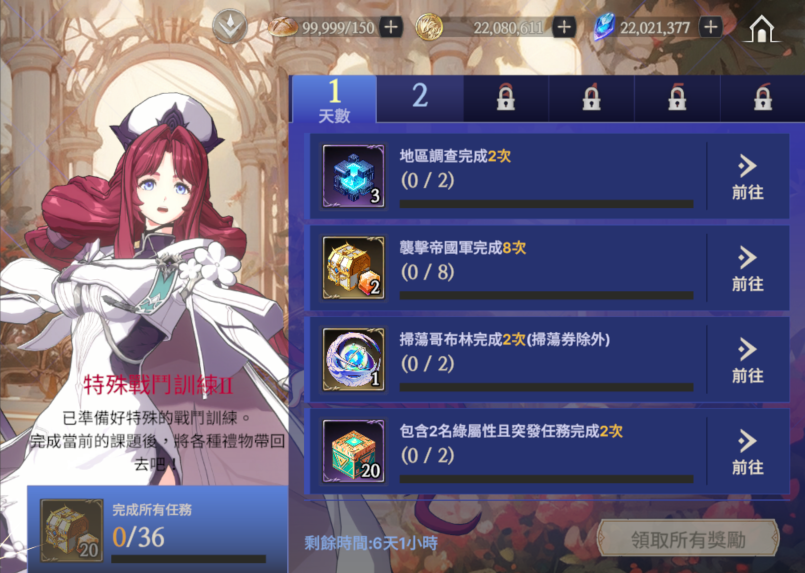Inspect the green box reward of 20
Screen dimensions: 805x573
coord(353,451)
